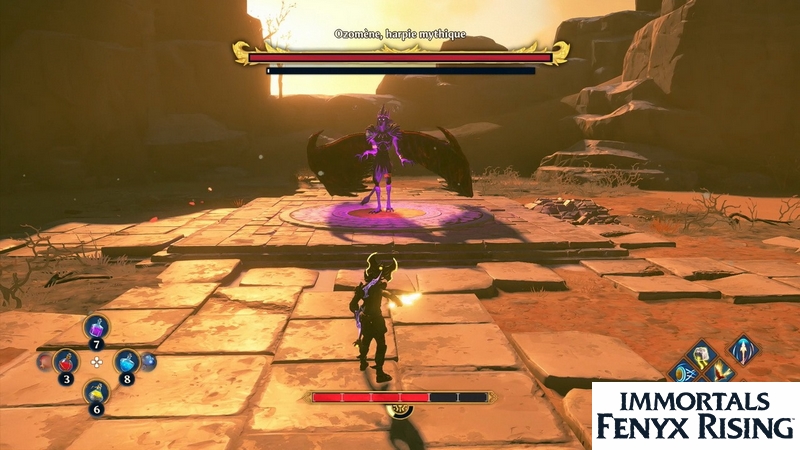
Task: Use the shield dash ability icon
Action: tap(685, 372)
